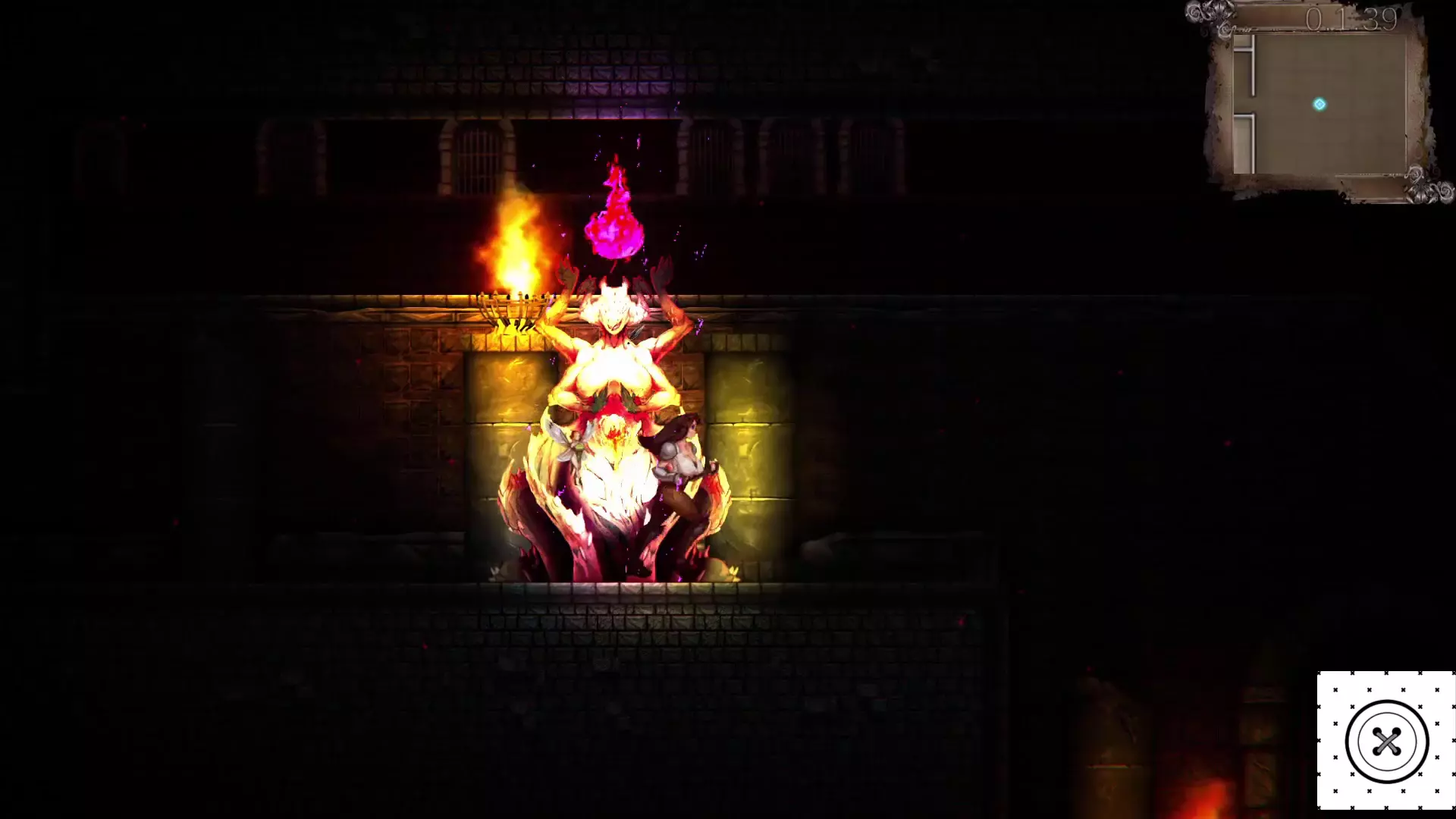Select the blue player marker on the minimap
1456x819 pixels.
[1319, 105]
